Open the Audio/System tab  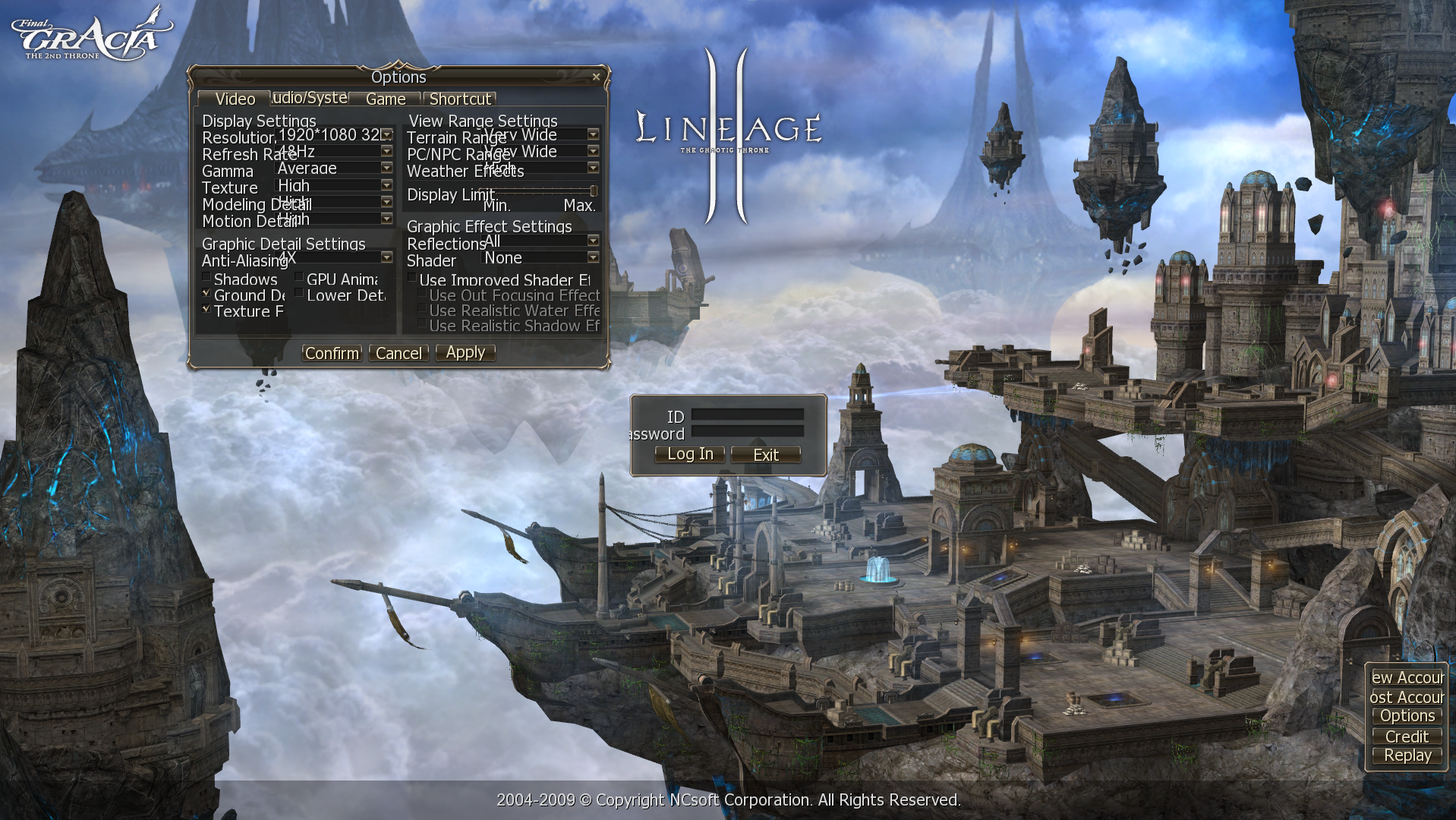pos(309,98)
